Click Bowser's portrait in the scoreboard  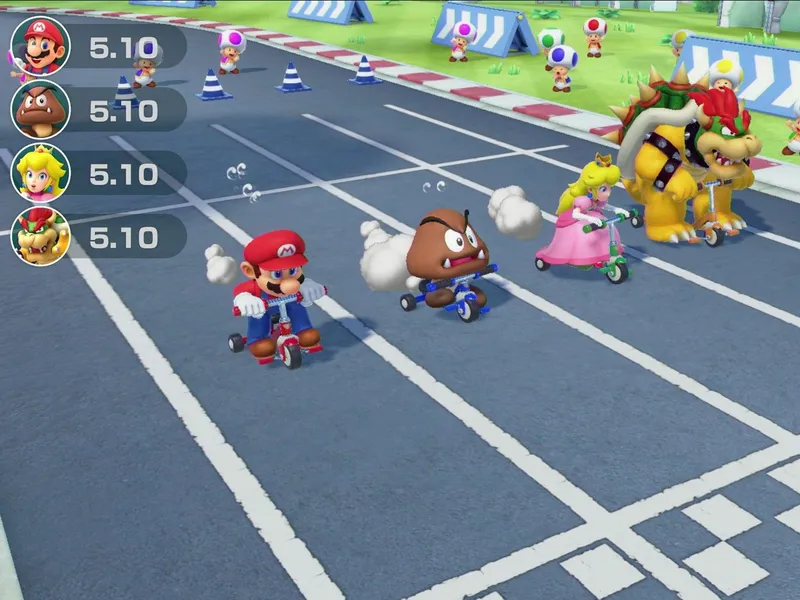40,236
